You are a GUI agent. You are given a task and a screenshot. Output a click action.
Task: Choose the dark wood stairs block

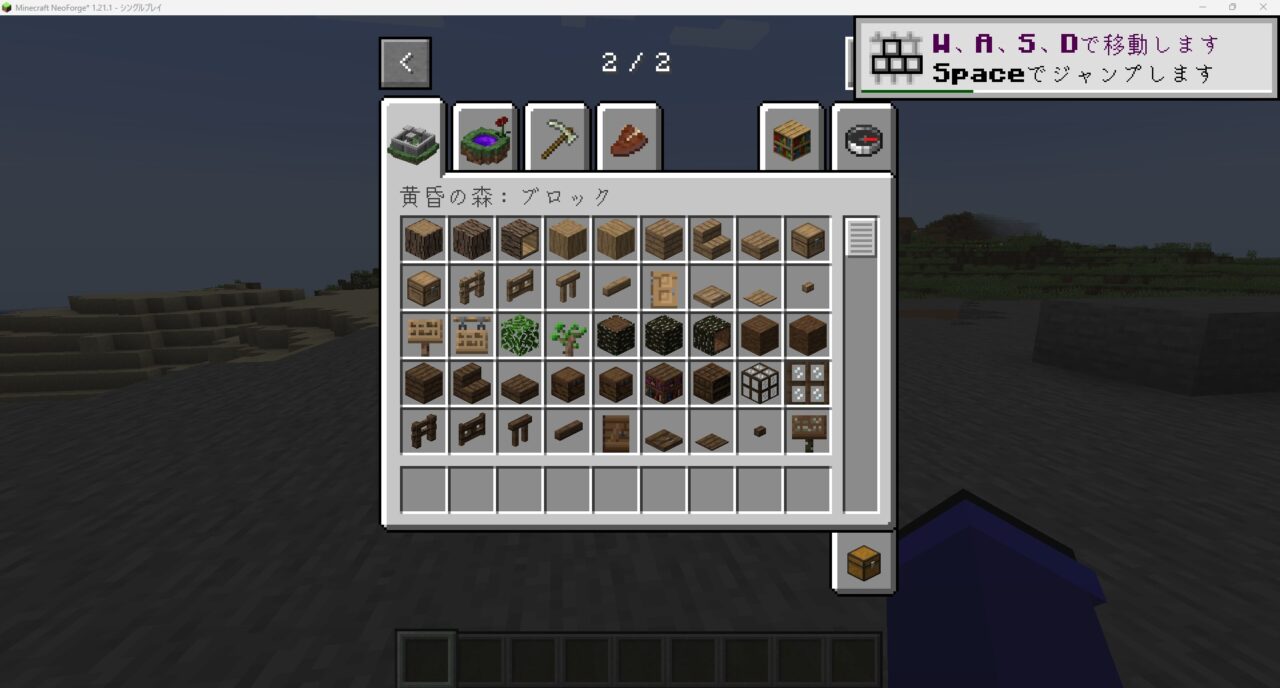point(472,384)
